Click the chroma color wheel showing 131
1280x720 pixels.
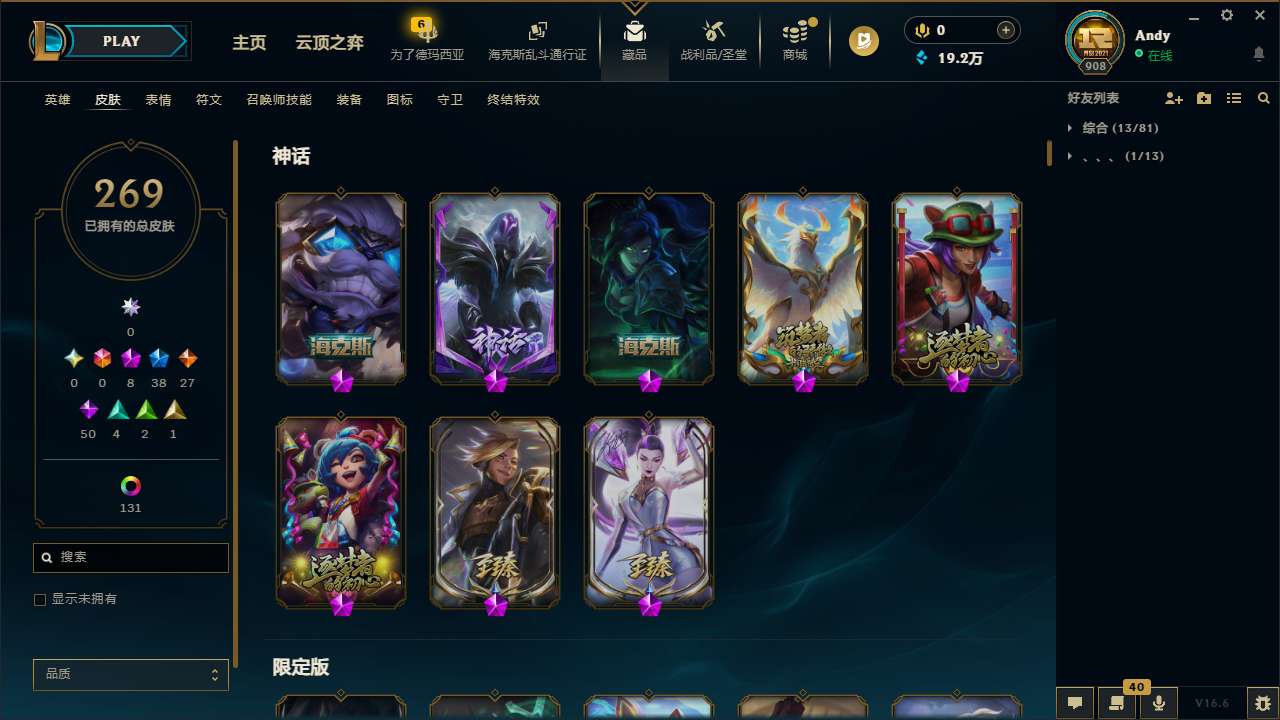point(130,488)
